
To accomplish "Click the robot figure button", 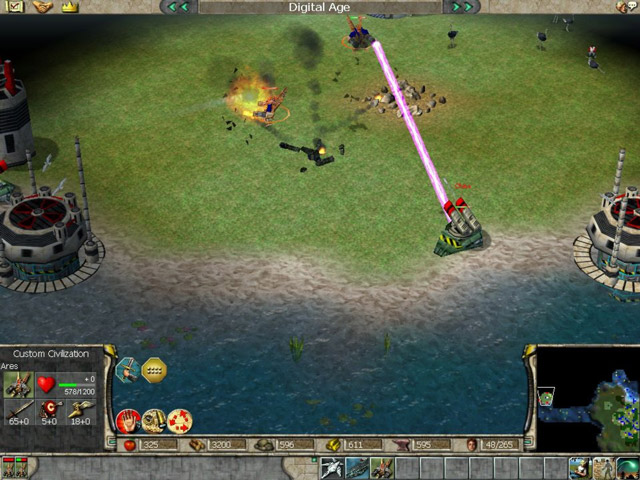I will [605, 468].
